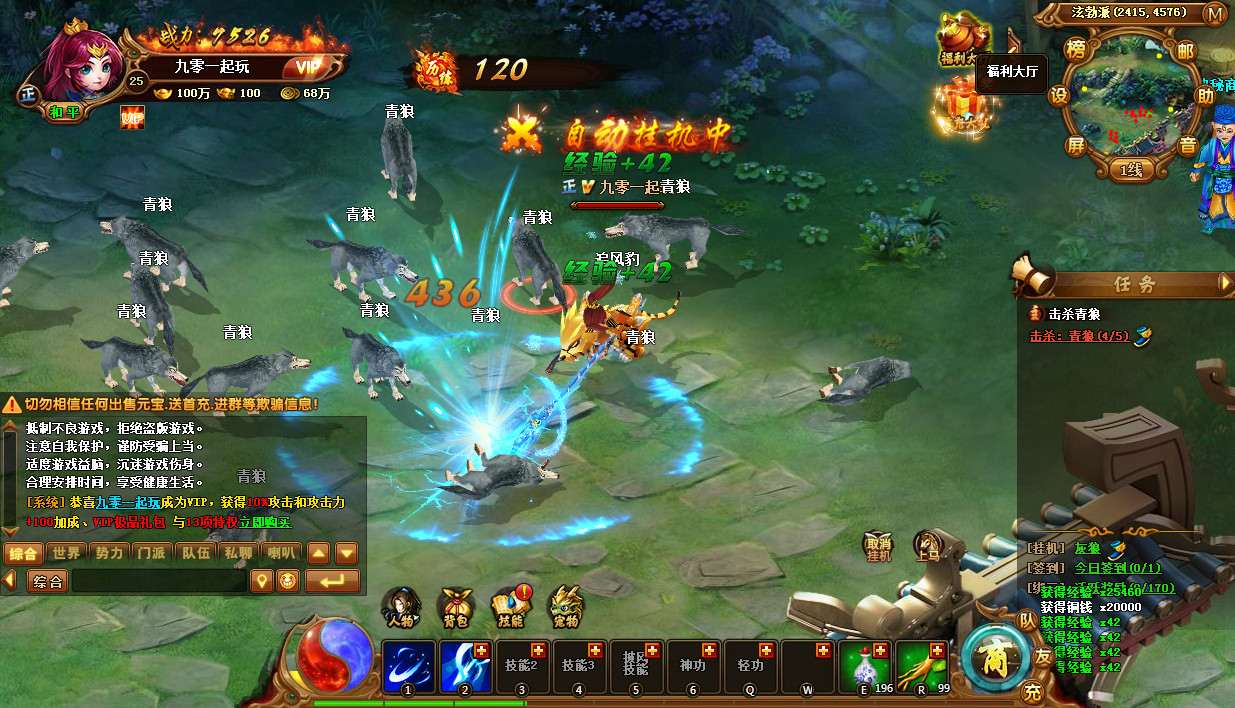Open the chat emoji picker
Image resolution: width=1235 pixels, height=708 pixels.
pos(288,581)
